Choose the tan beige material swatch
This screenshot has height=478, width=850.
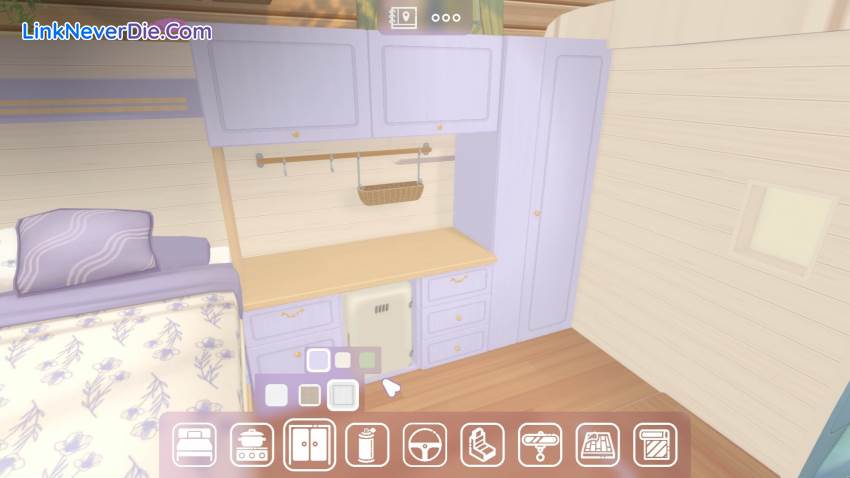(309, 395)
